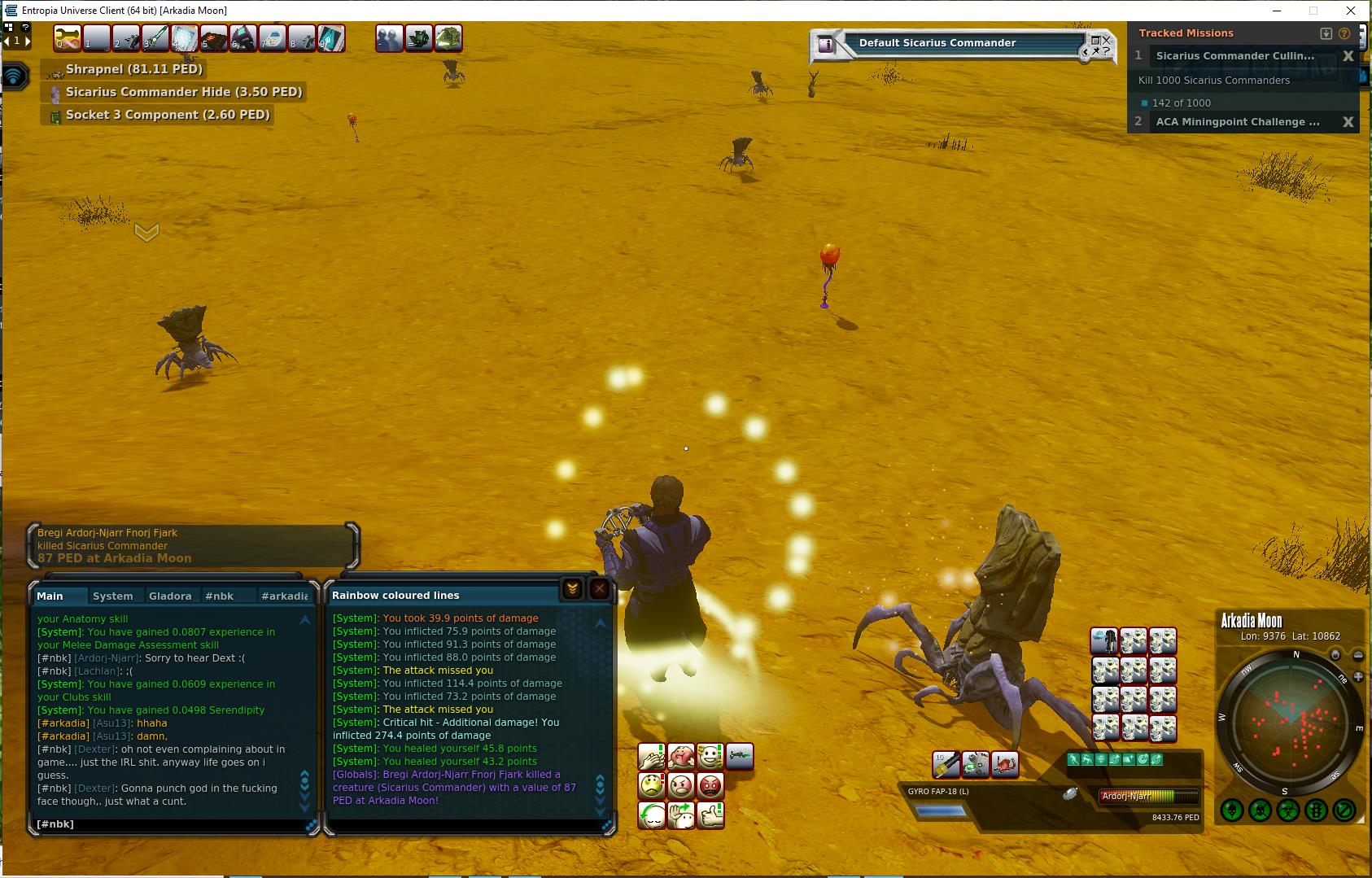This screenshot has height=878, width=1372.
Task: Open the Tracked Missions help icon
Action: 1344,33
